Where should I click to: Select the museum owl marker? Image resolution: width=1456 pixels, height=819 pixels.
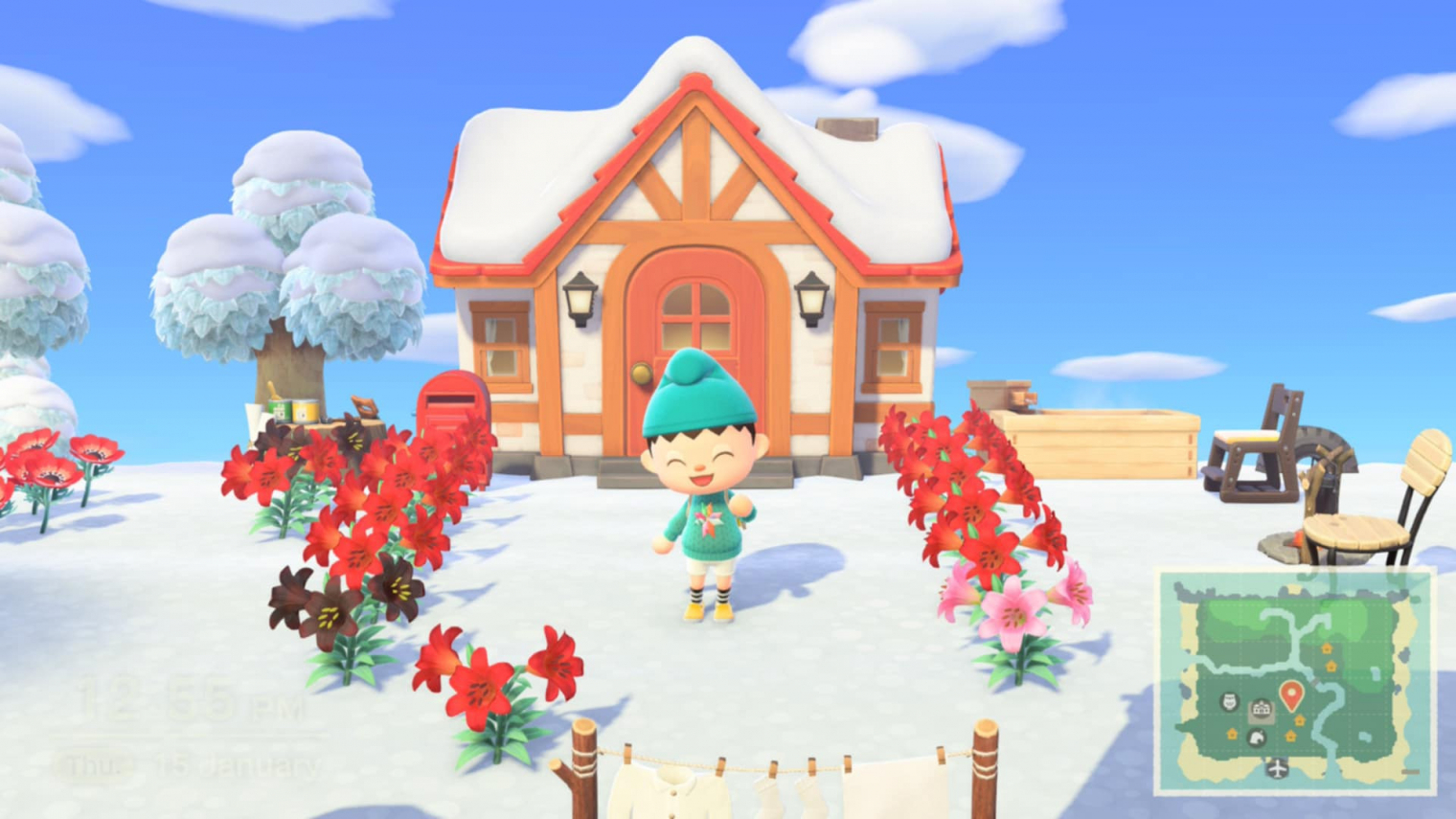coord(1230,702)
